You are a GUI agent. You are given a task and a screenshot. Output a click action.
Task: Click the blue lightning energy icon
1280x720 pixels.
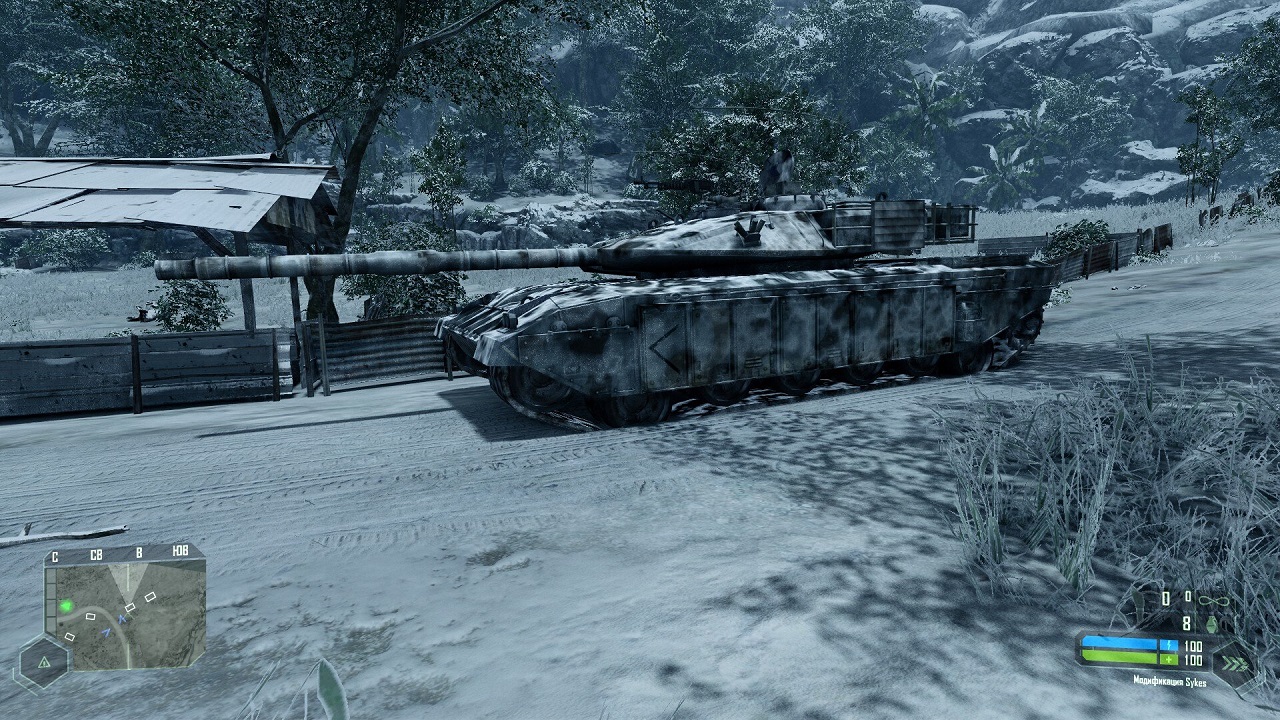click(x=1169, y=645)
